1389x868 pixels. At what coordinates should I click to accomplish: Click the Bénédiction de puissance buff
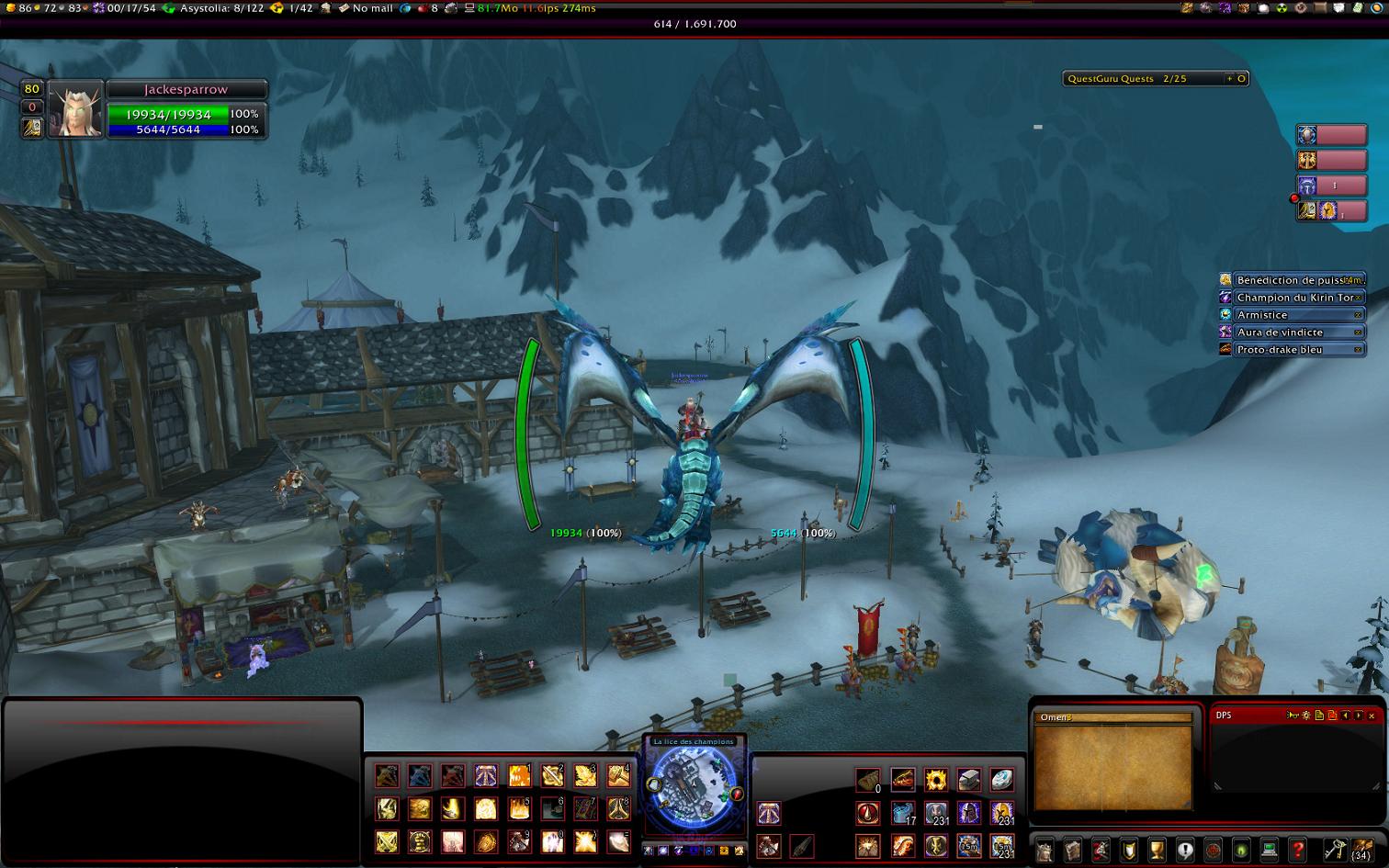[x=1290, y=280]
